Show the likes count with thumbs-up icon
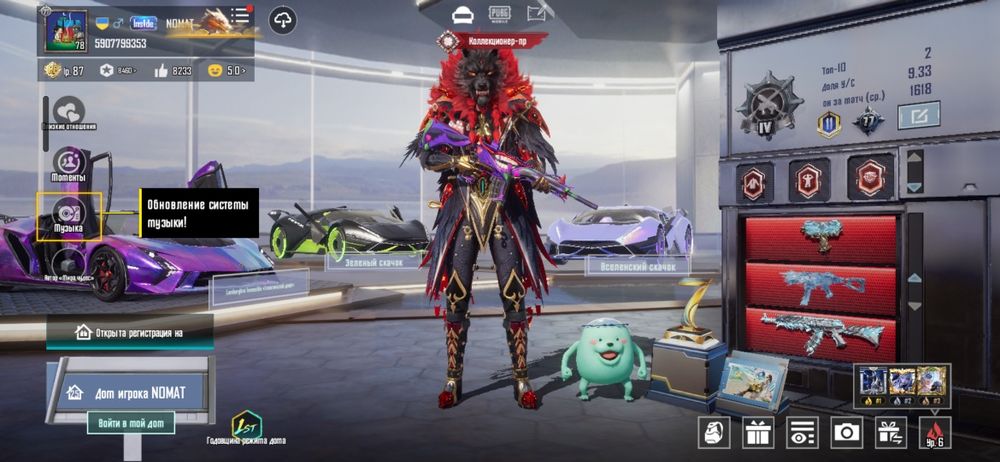Viewport: 1000px width, 462px height. pos(173,70)
